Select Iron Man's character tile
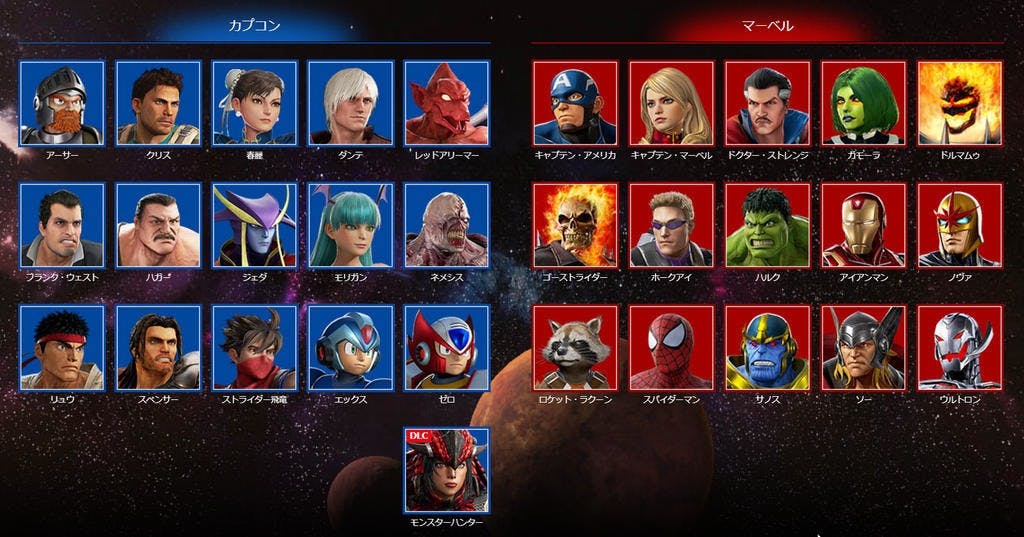This screenshot has width=1024, height=537. [x=863, y=225]
